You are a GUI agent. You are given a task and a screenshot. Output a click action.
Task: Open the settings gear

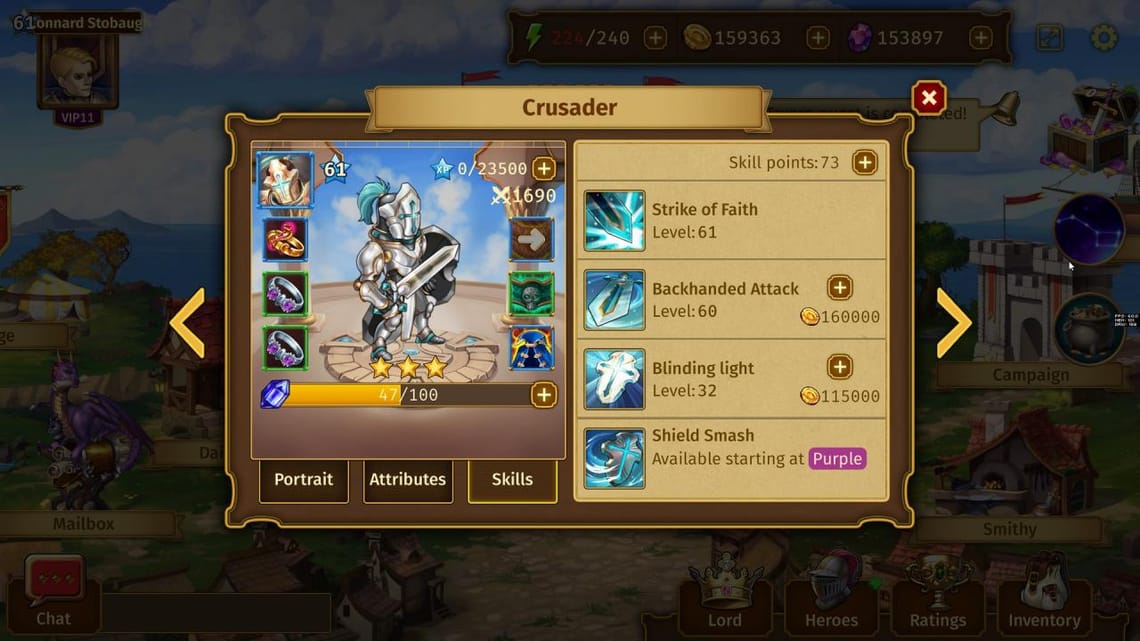[x=1104, y=38]
